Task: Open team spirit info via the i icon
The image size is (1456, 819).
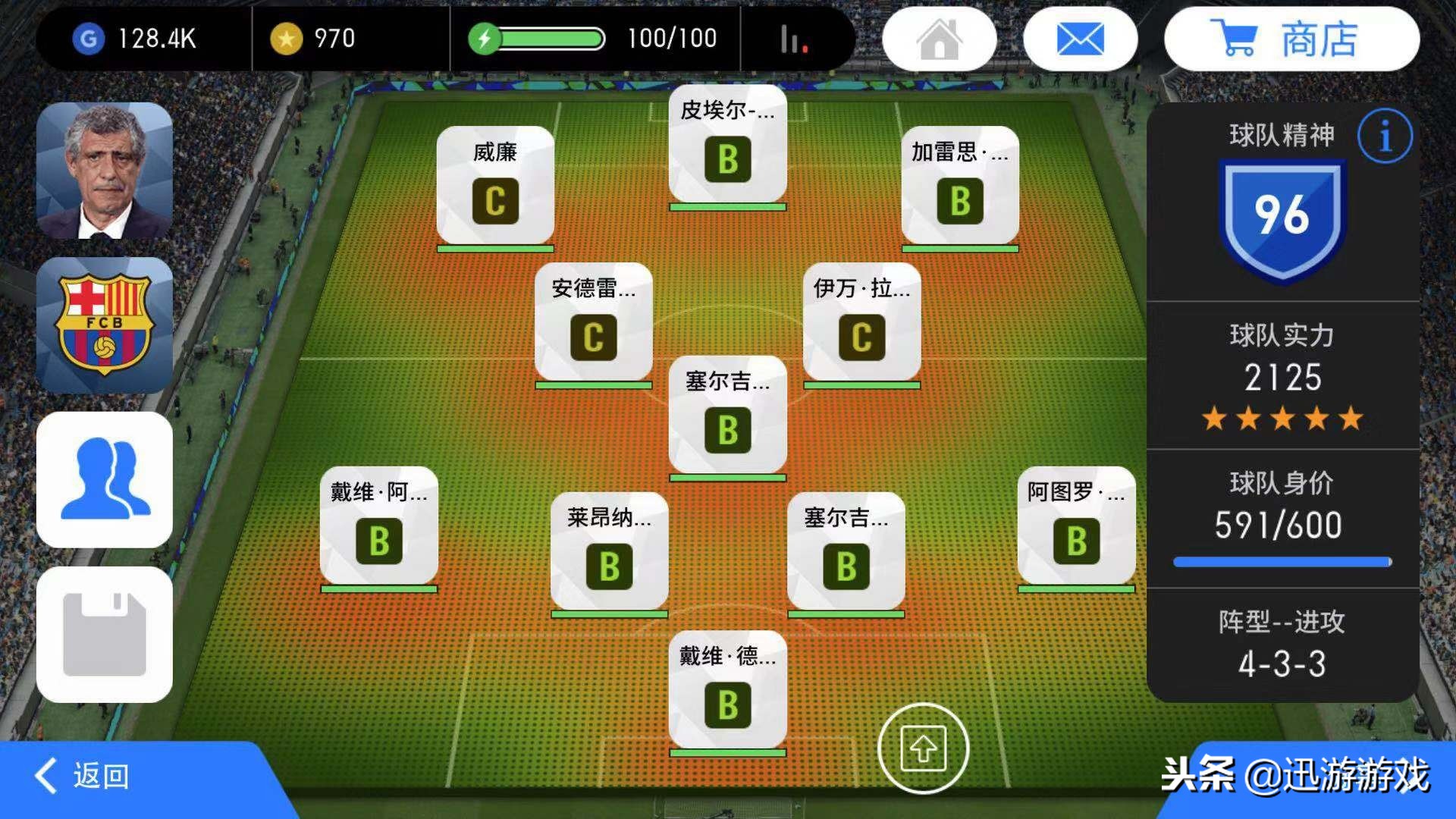Action: [1385, 136]
